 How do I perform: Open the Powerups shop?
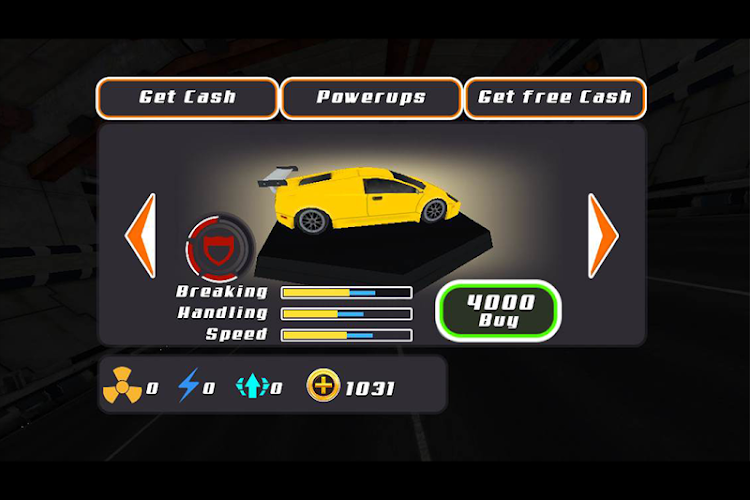371,98
